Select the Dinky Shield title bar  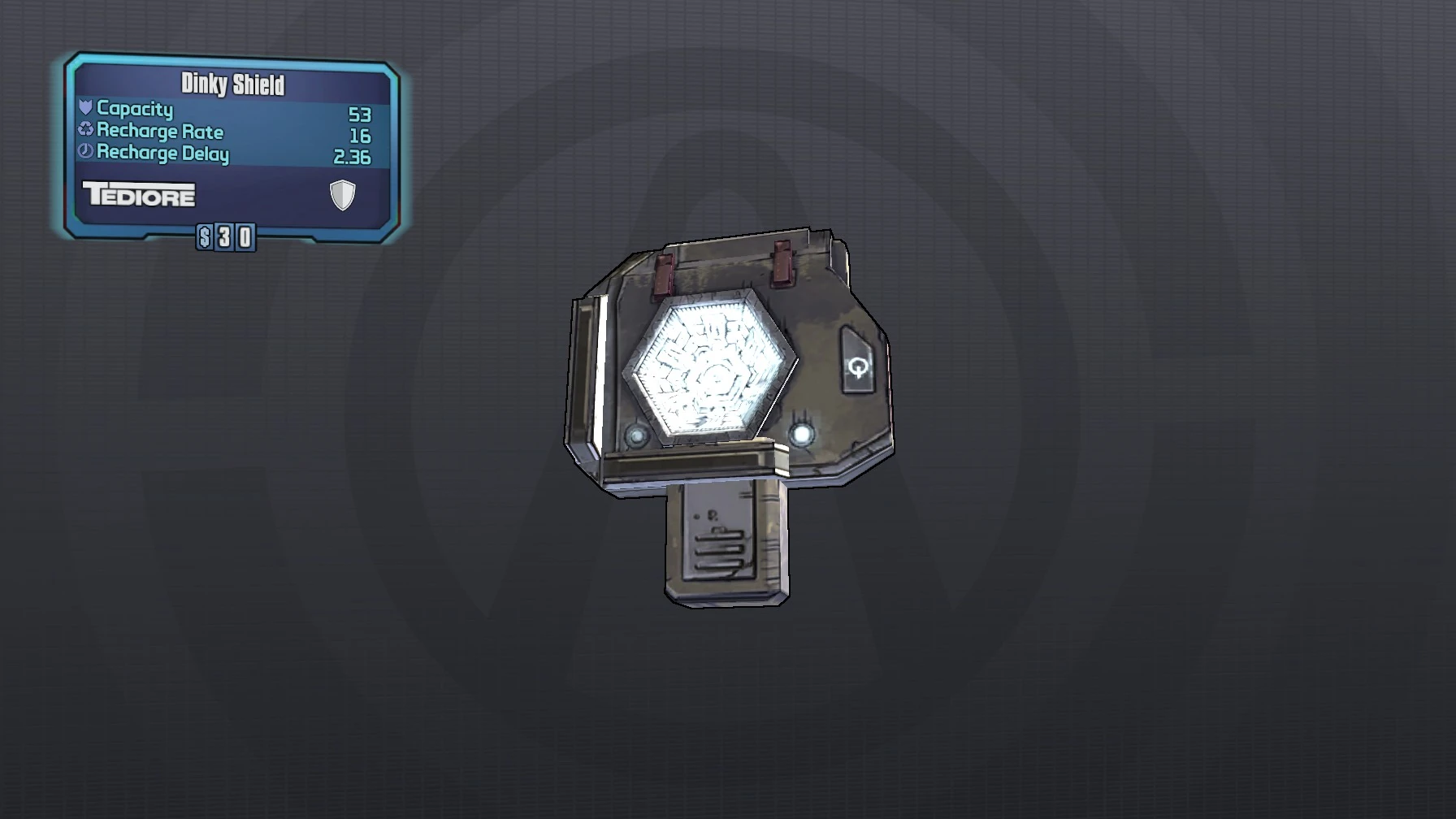click(232, 81)
